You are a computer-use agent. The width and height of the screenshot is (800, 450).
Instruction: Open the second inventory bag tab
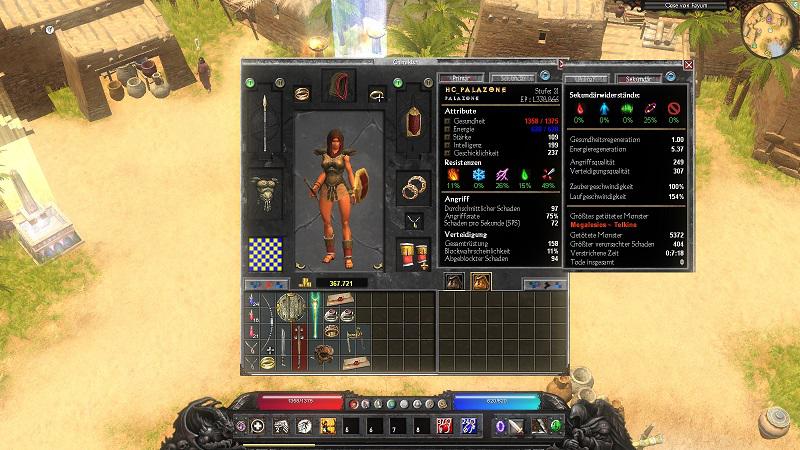click(x=479, y=283)
